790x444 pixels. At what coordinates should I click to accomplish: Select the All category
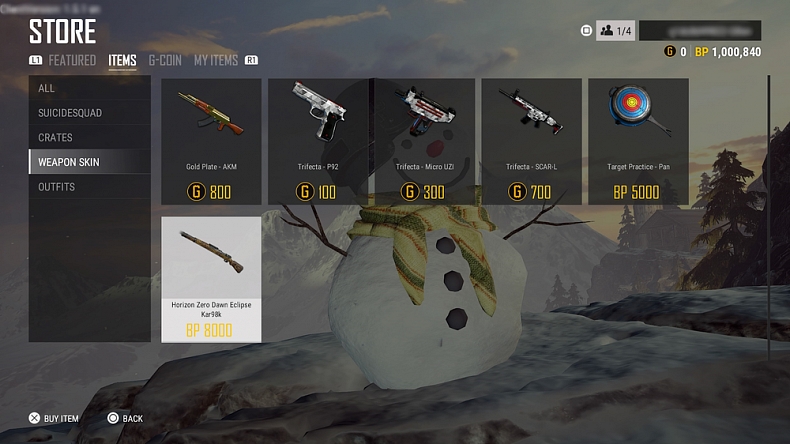coord(89,88)
